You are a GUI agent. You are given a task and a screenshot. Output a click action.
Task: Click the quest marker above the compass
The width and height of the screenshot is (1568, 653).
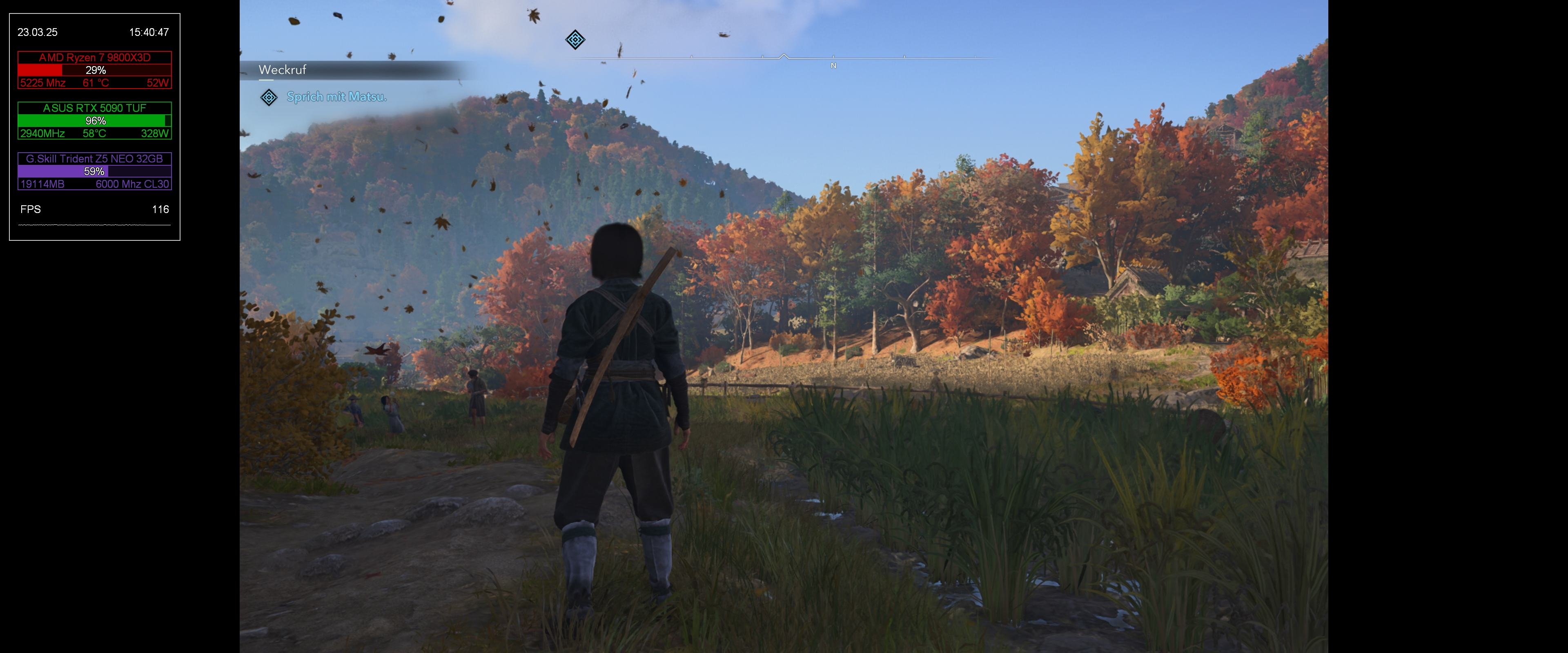pyautogui.click(x=575, y=40)
